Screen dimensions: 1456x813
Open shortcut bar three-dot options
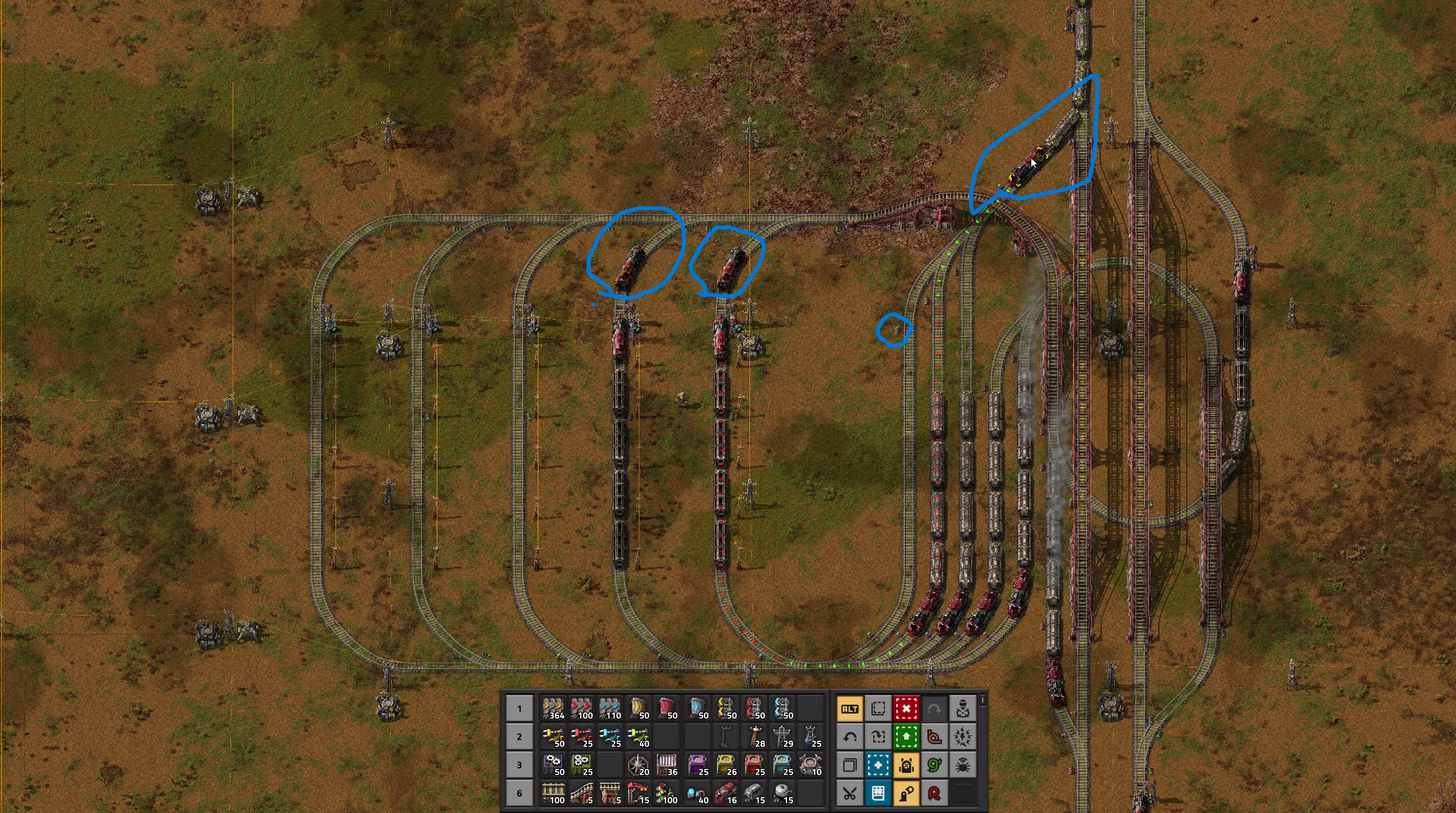tap(983, 701)
